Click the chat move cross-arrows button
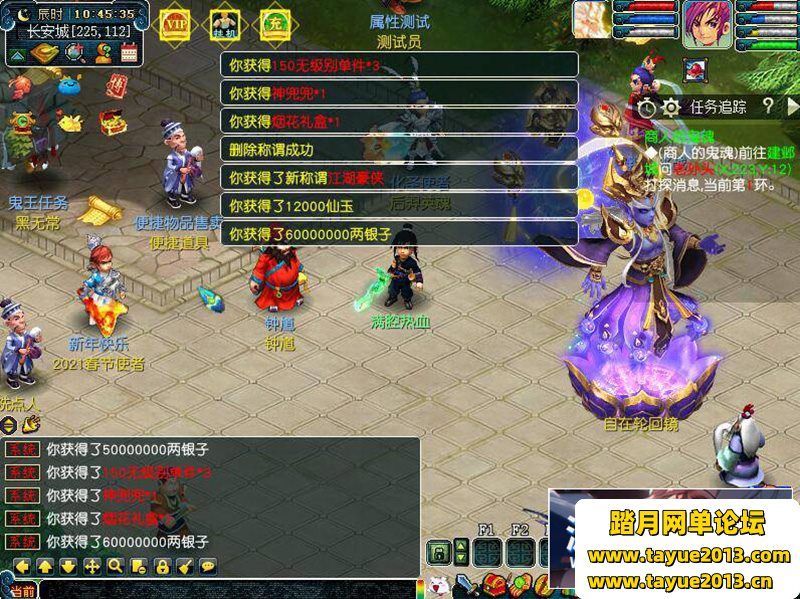The image size is (800, 599). [x=92, y=566]
